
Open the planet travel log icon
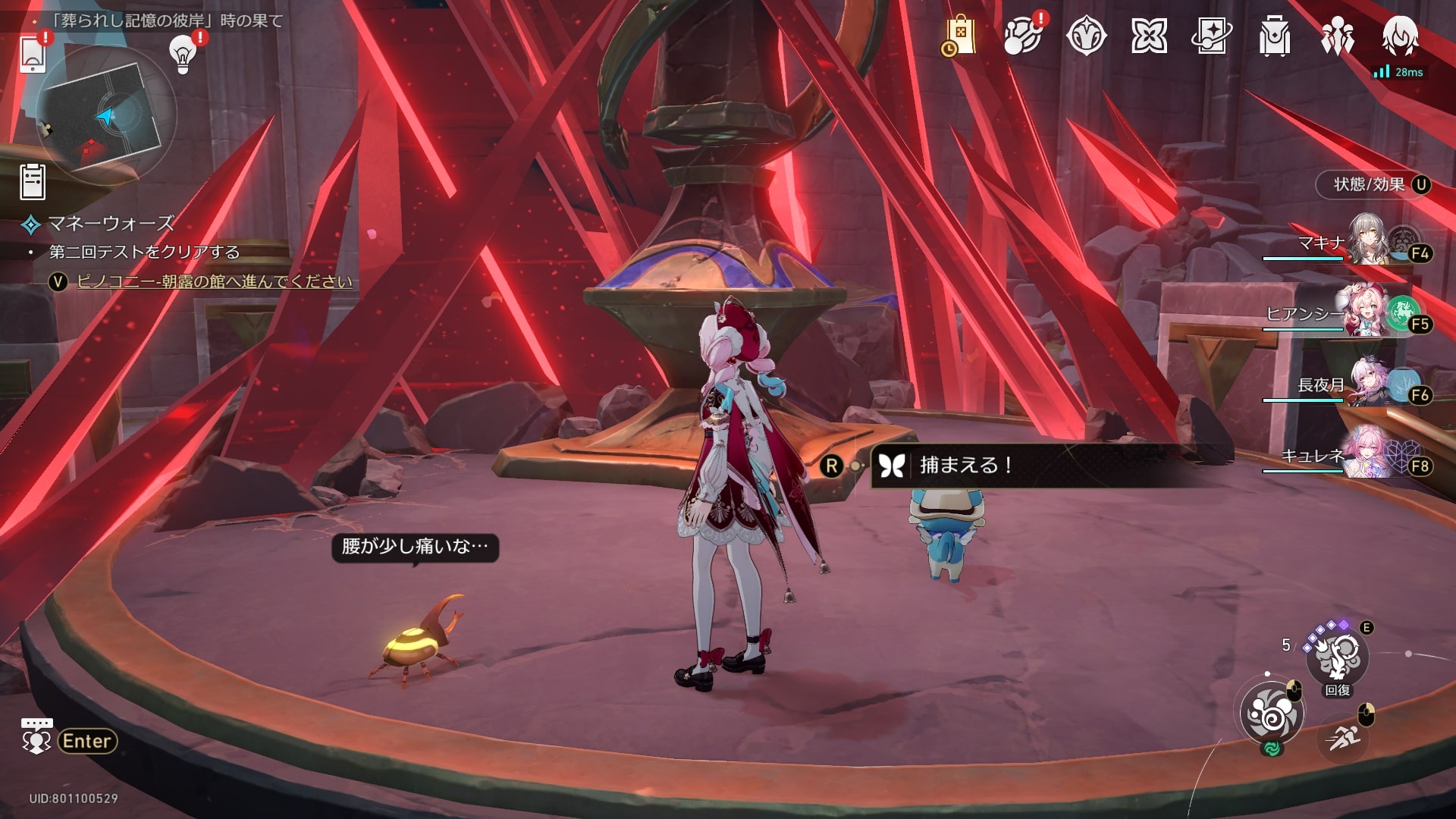(x=1022, y=36)
